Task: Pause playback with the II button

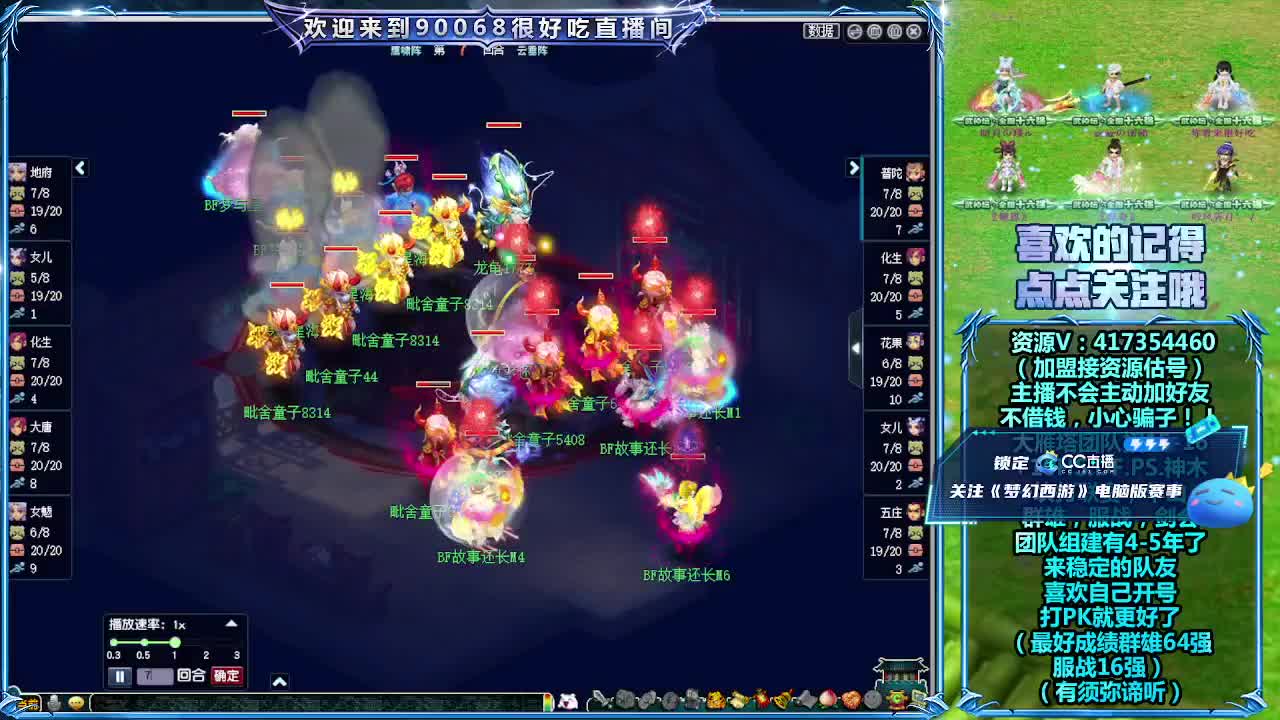Action: point(121,675)
